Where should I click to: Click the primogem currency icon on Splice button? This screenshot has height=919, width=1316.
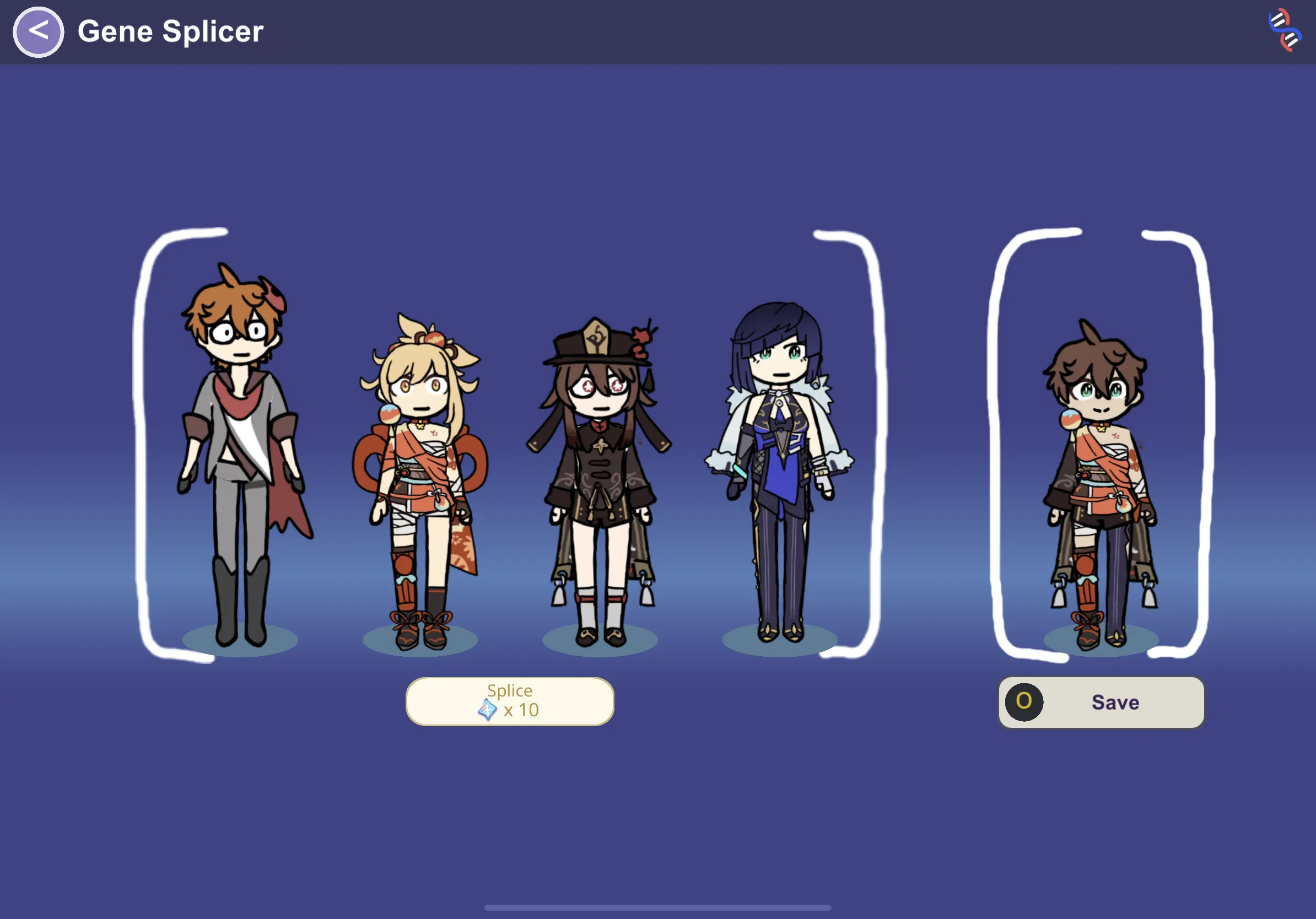(x=487, y=710)
